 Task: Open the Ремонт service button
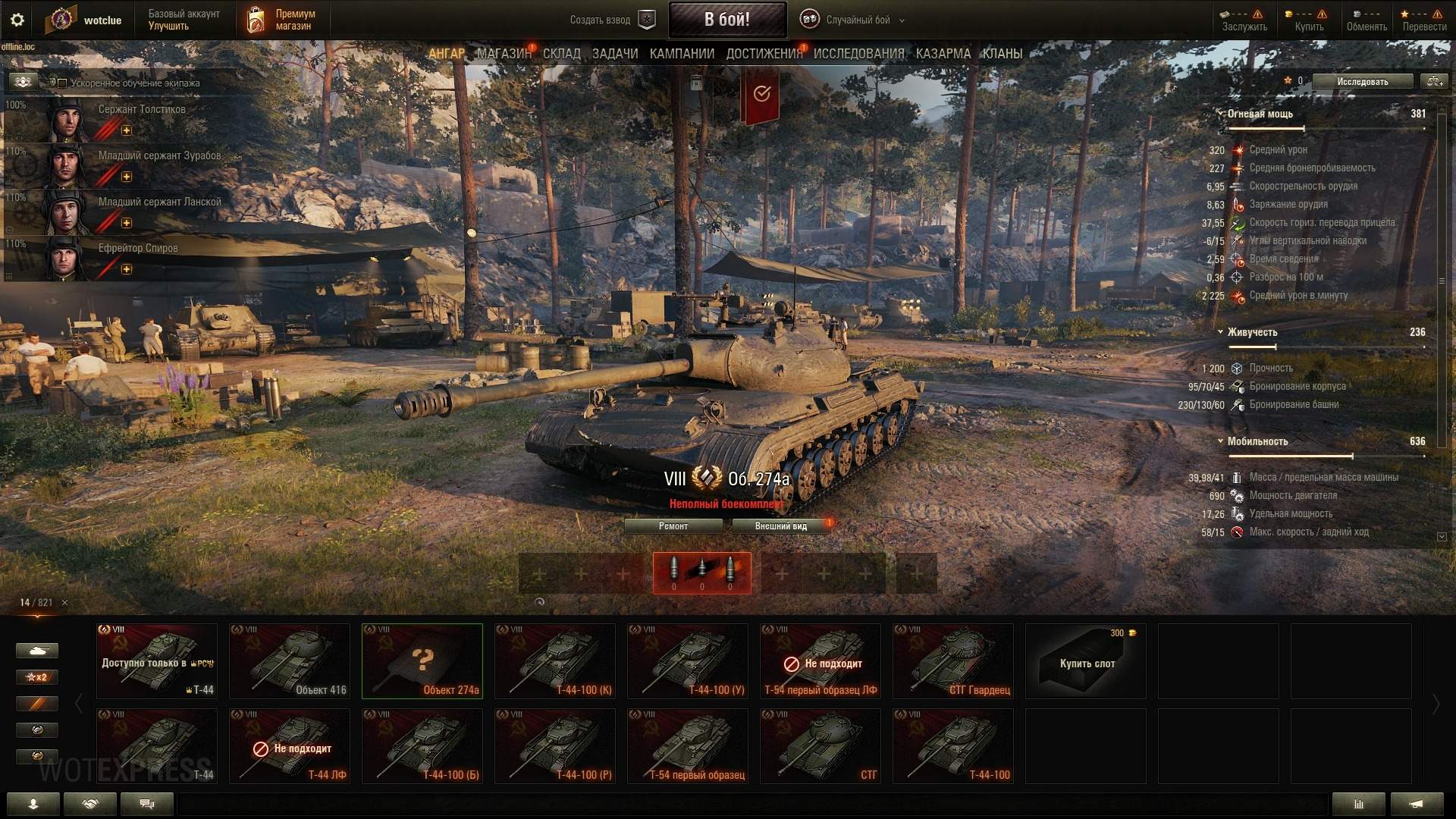673,526
